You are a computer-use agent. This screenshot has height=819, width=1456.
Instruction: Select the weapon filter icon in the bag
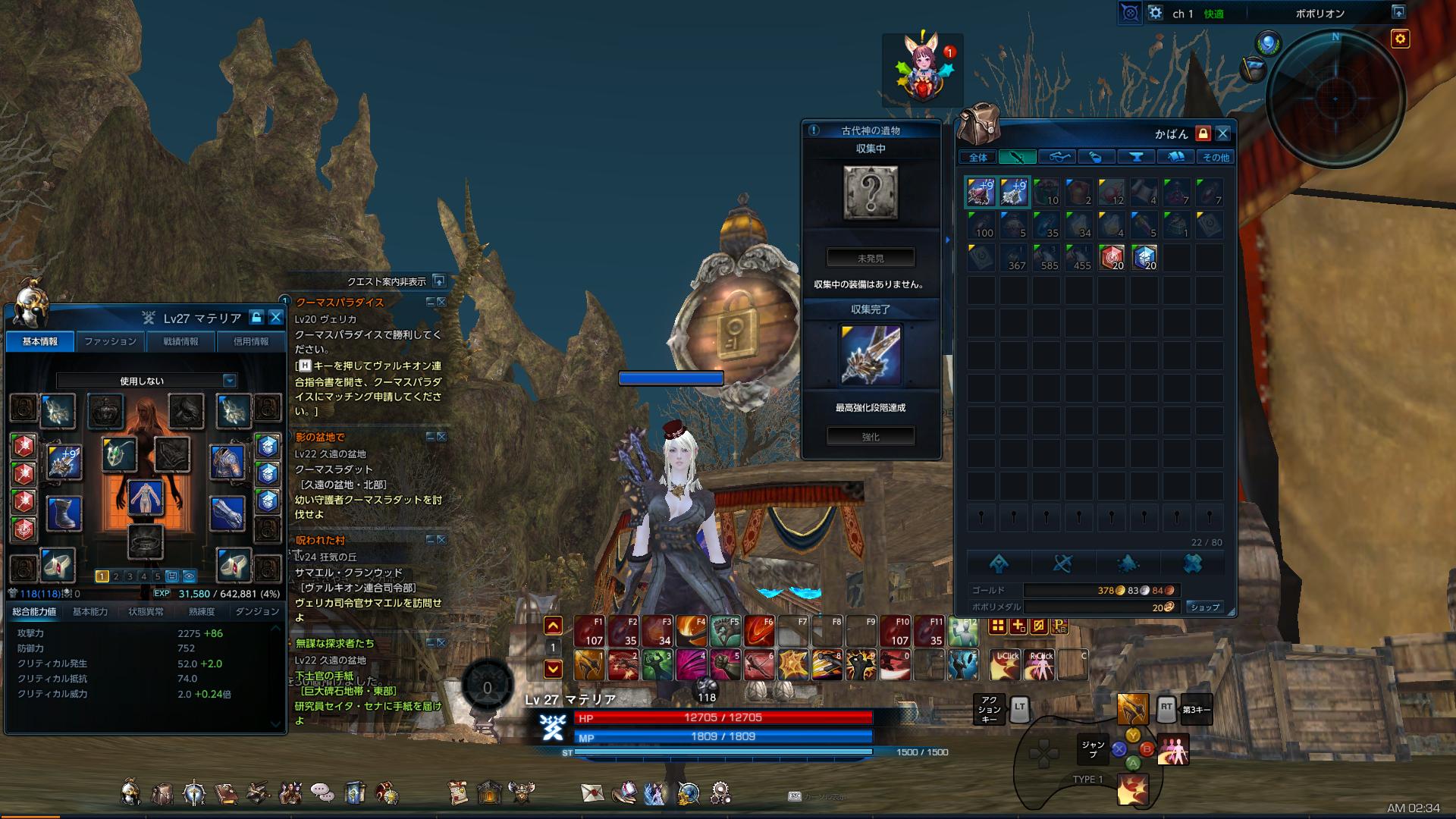coord(1018,157)
